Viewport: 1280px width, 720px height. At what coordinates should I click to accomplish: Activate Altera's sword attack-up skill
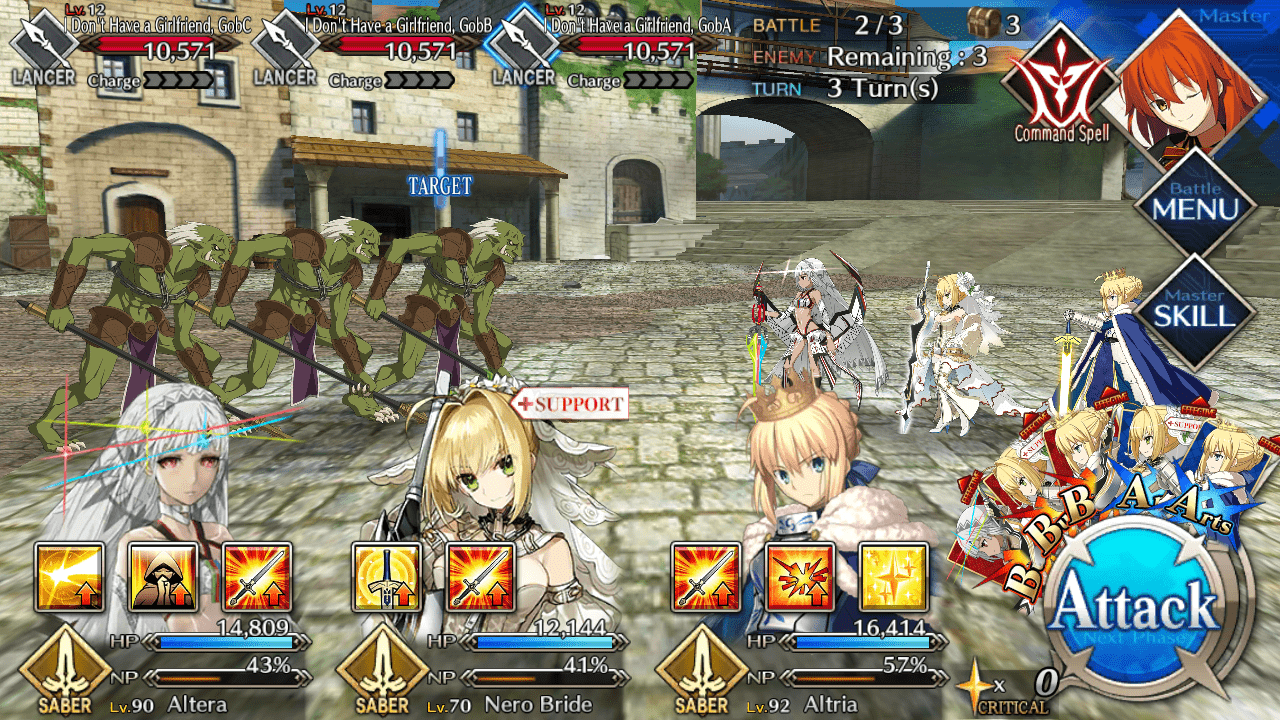tap(257, 577)
